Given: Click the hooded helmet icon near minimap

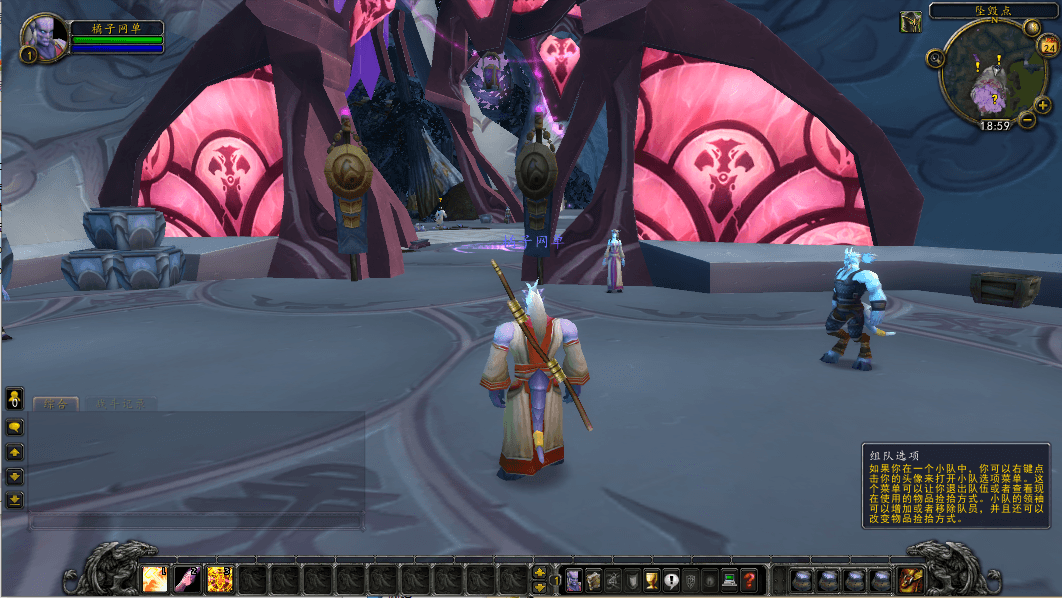Looking at the screenshot, I should tap(911, 21).
